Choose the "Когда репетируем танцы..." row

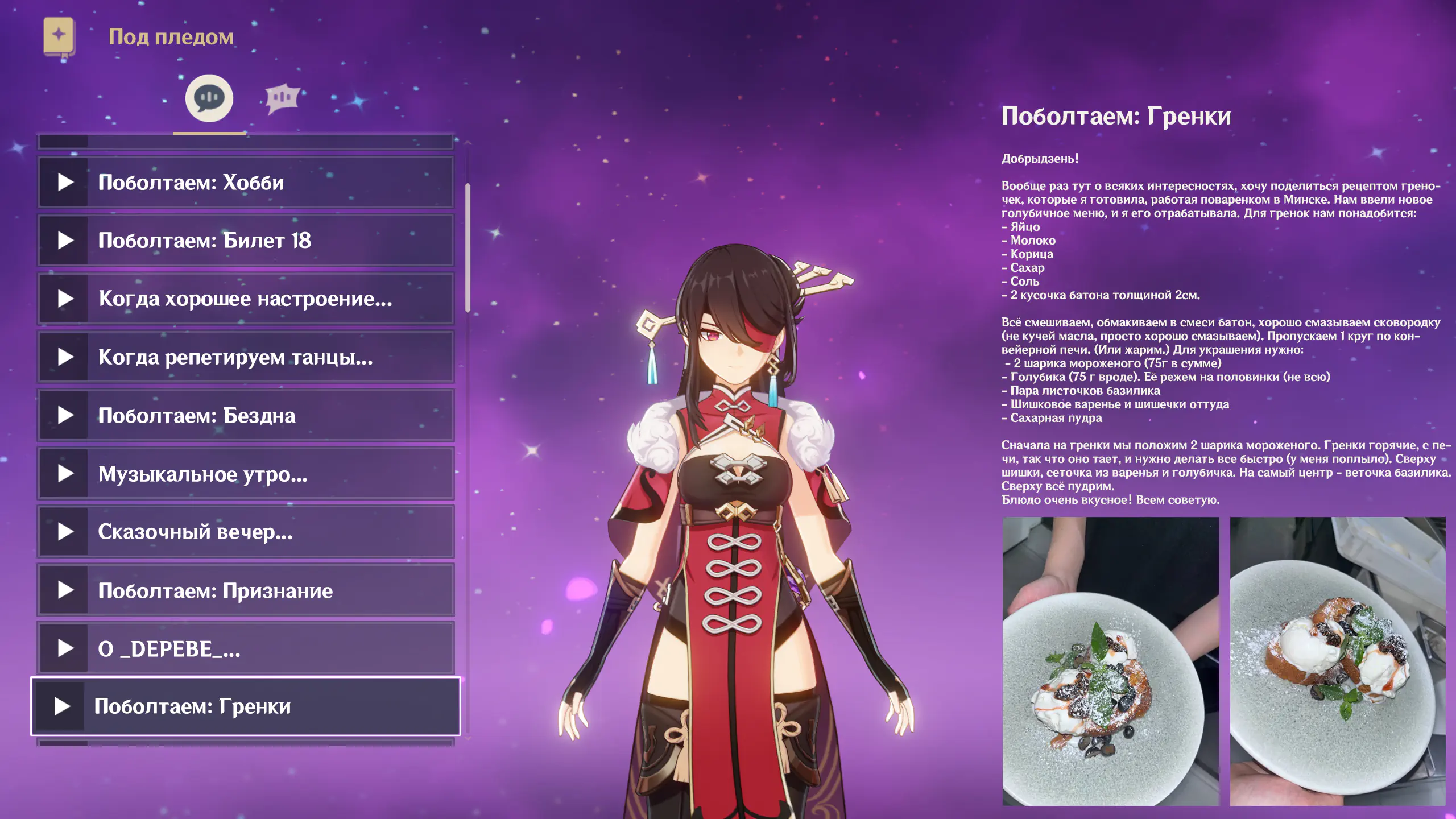pyautogui.click(x=246, y=357)
